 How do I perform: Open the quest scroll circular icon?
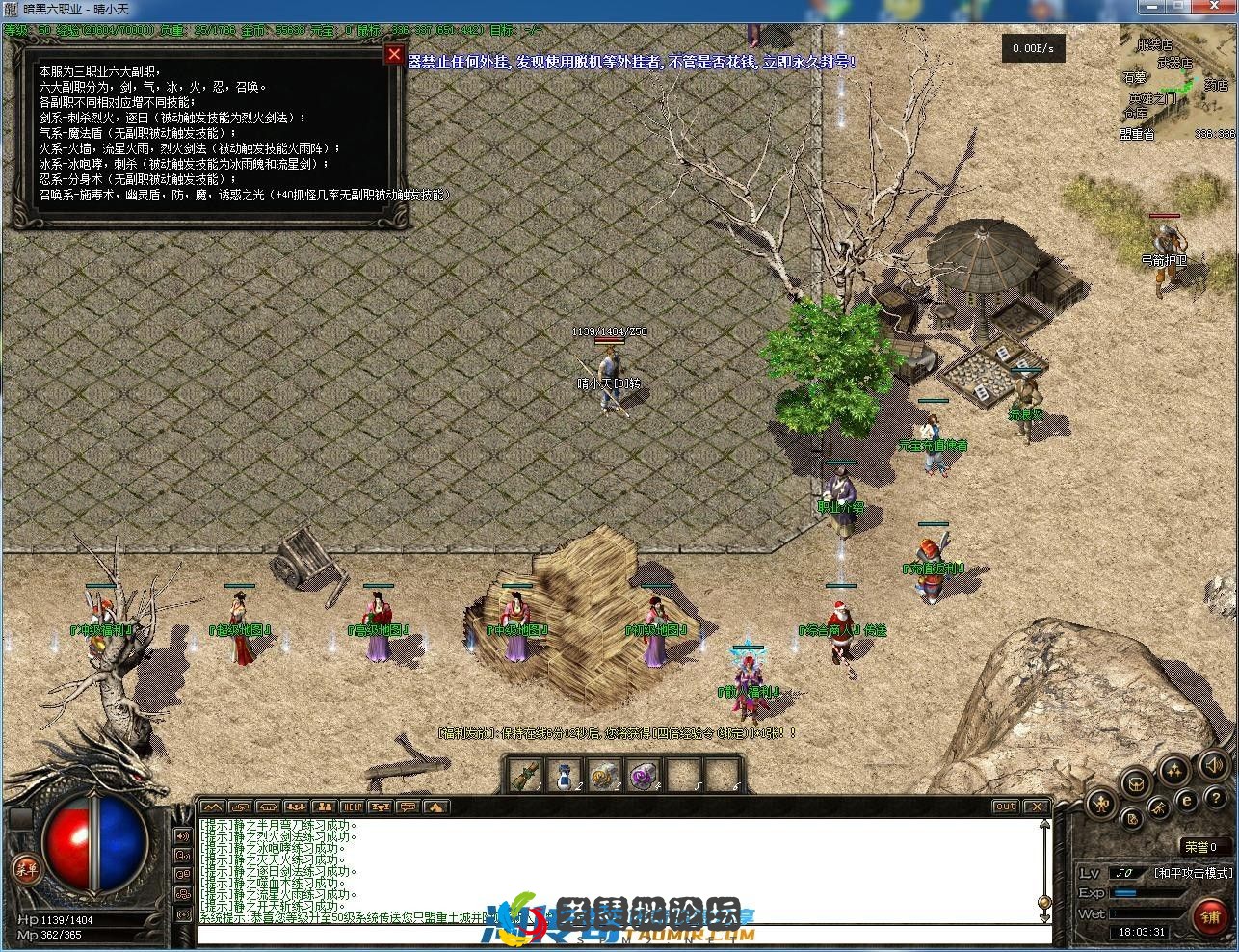pyautogui.click(x=1132, y=819)
